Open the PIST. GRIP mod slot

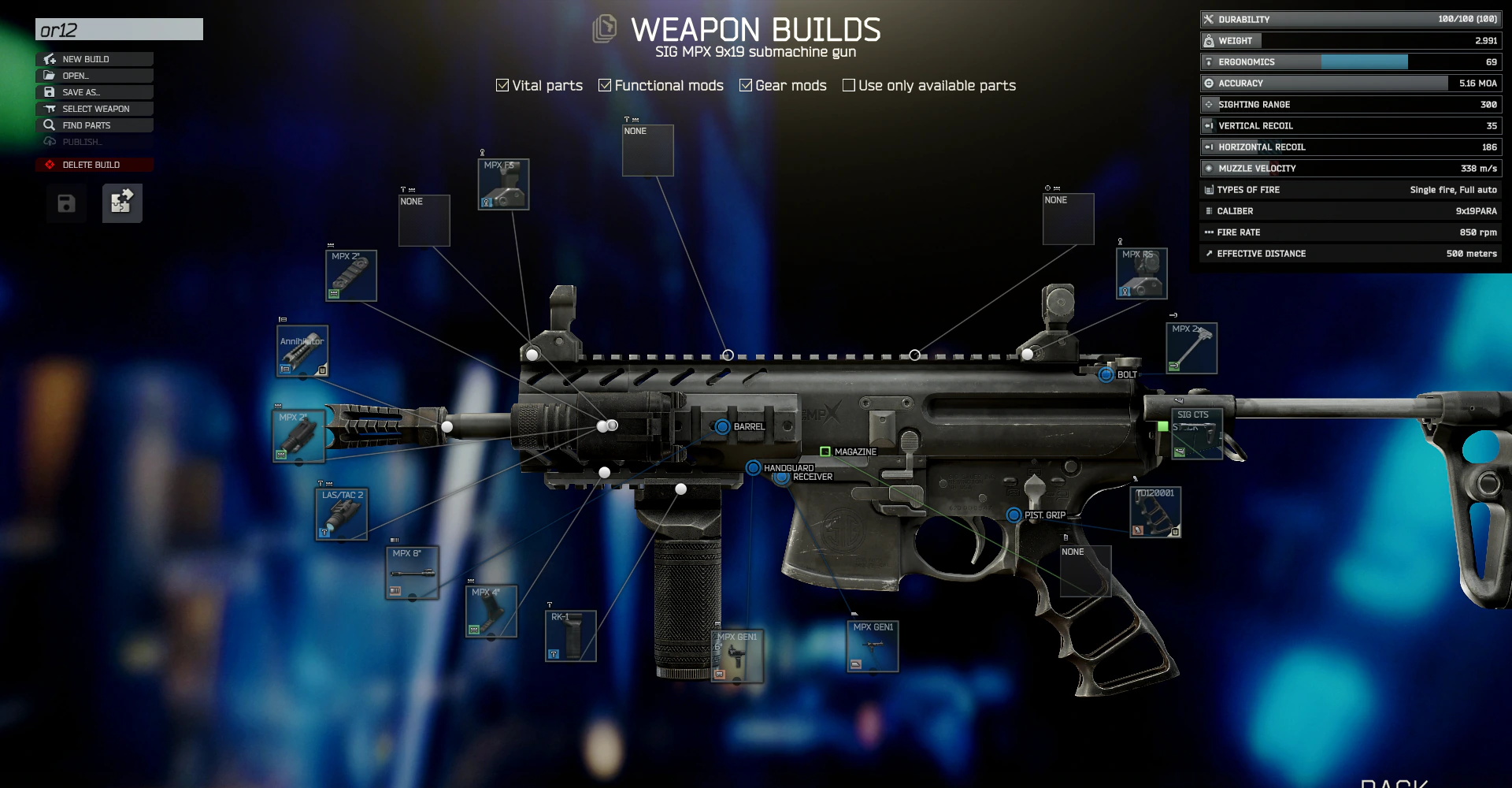pyautogui.click(x=1014, y=515)
